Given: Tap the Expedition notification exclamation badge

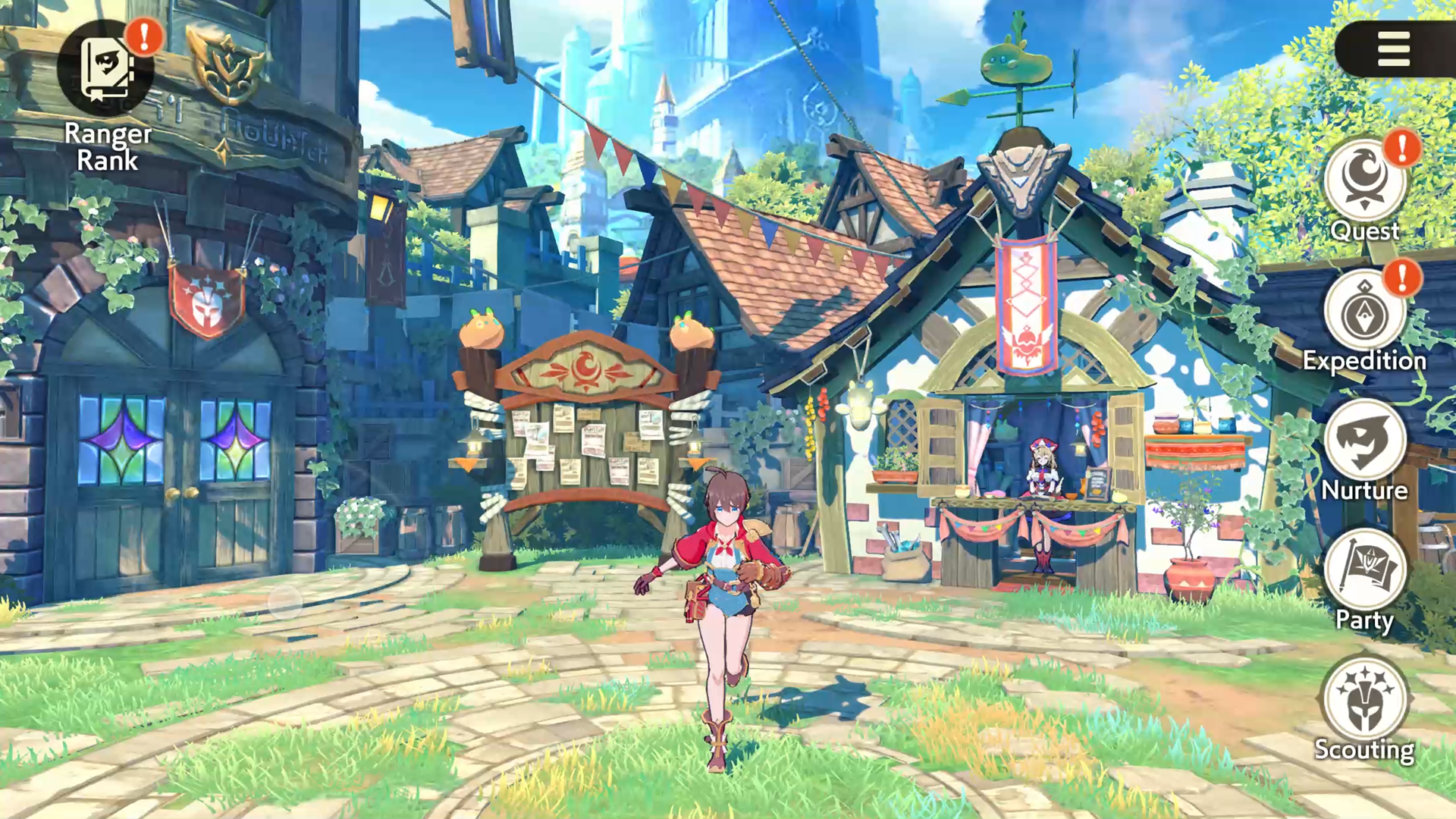Looking at the screenshot, I should 1404,279.
